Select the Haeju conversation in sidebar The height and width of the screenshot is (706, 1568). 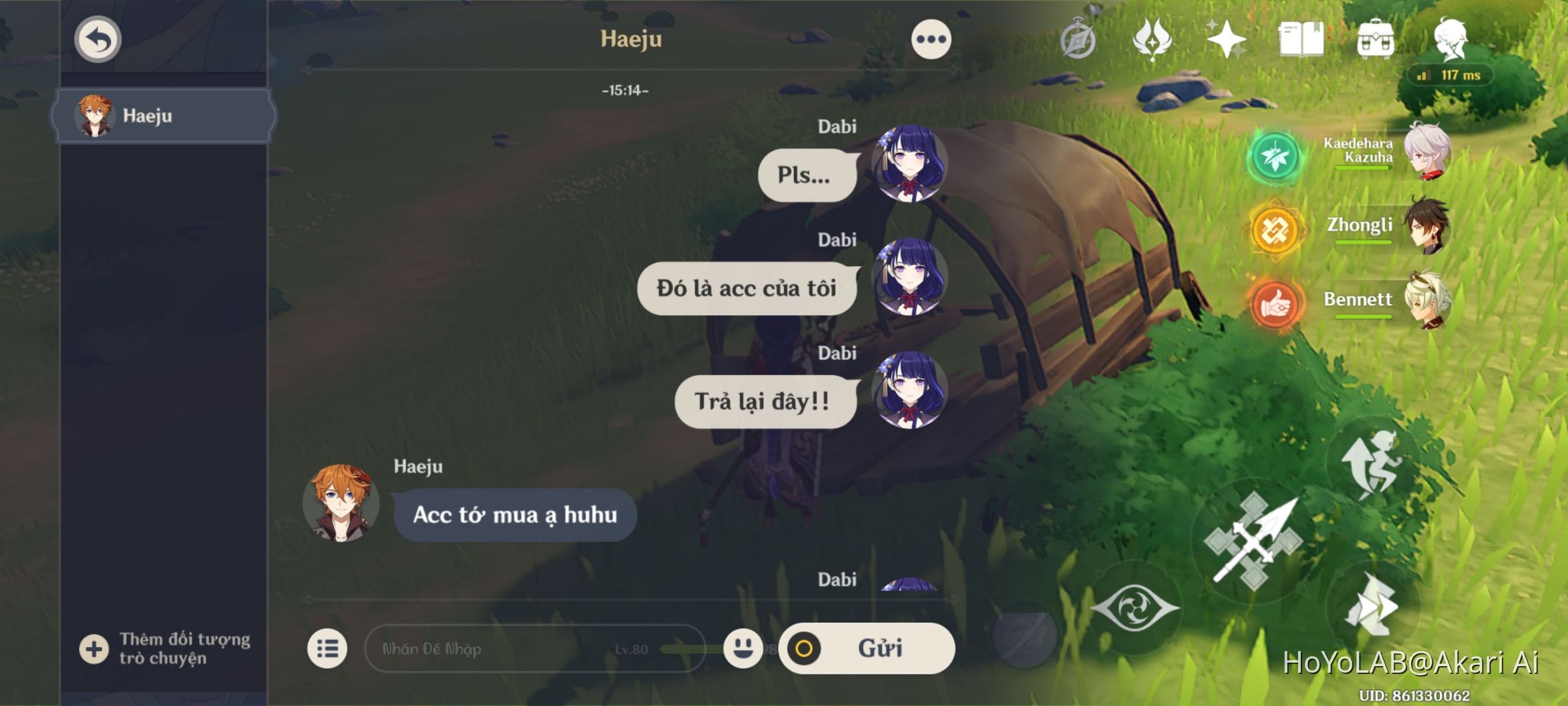tap(167, 116)
